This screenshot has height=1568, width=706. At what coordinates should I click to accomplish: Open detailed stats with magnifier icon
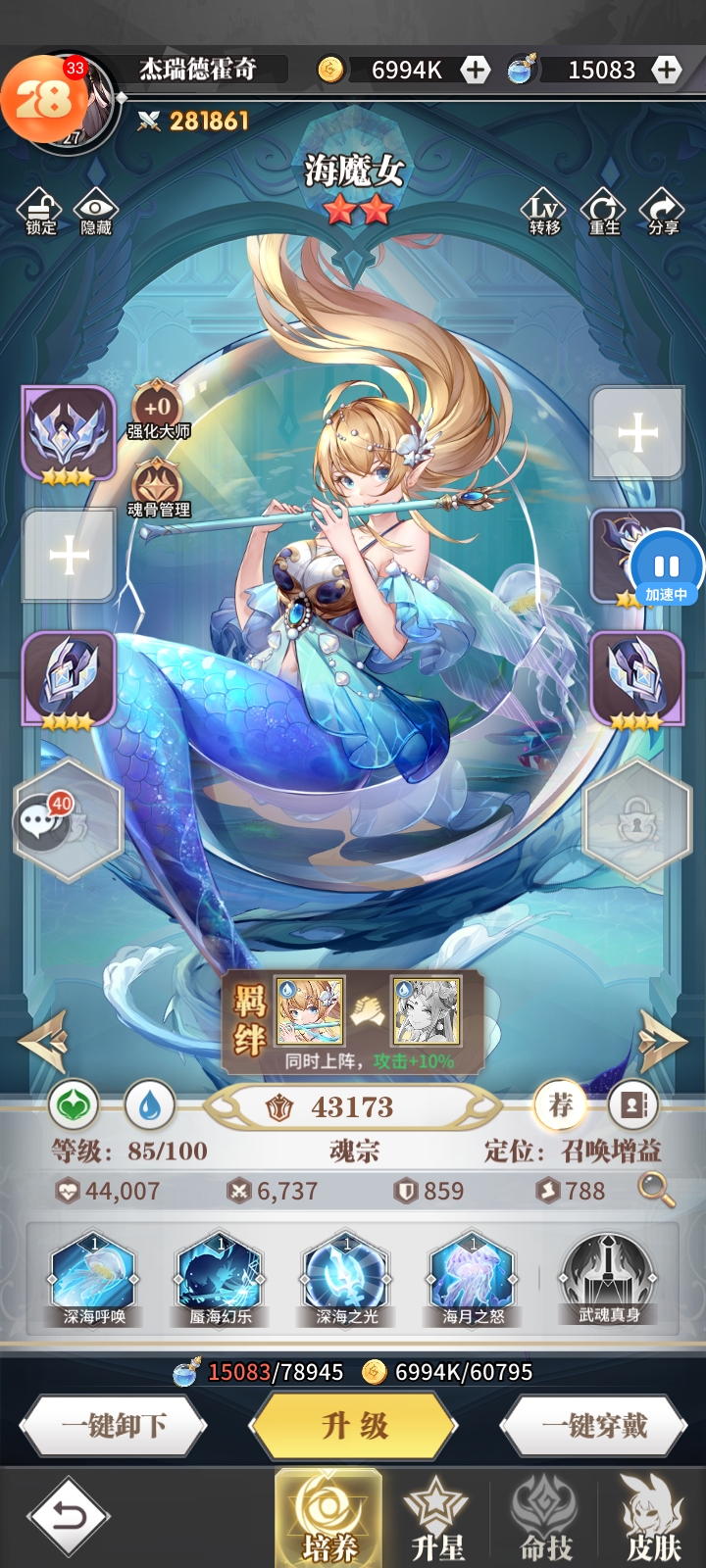(x=656, y=1190)
